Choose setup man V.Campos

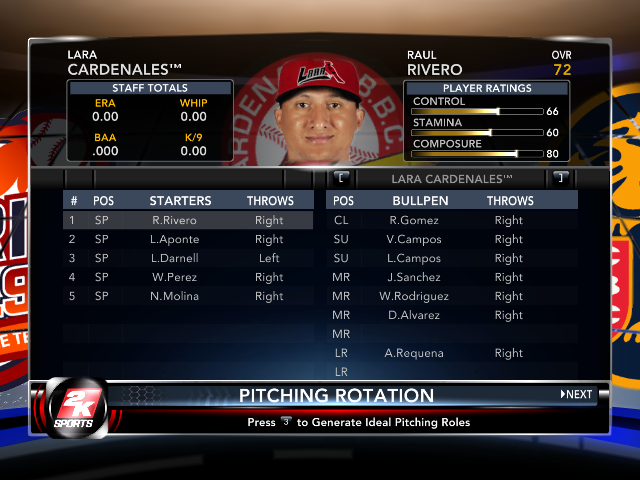(x=452, y=239)
